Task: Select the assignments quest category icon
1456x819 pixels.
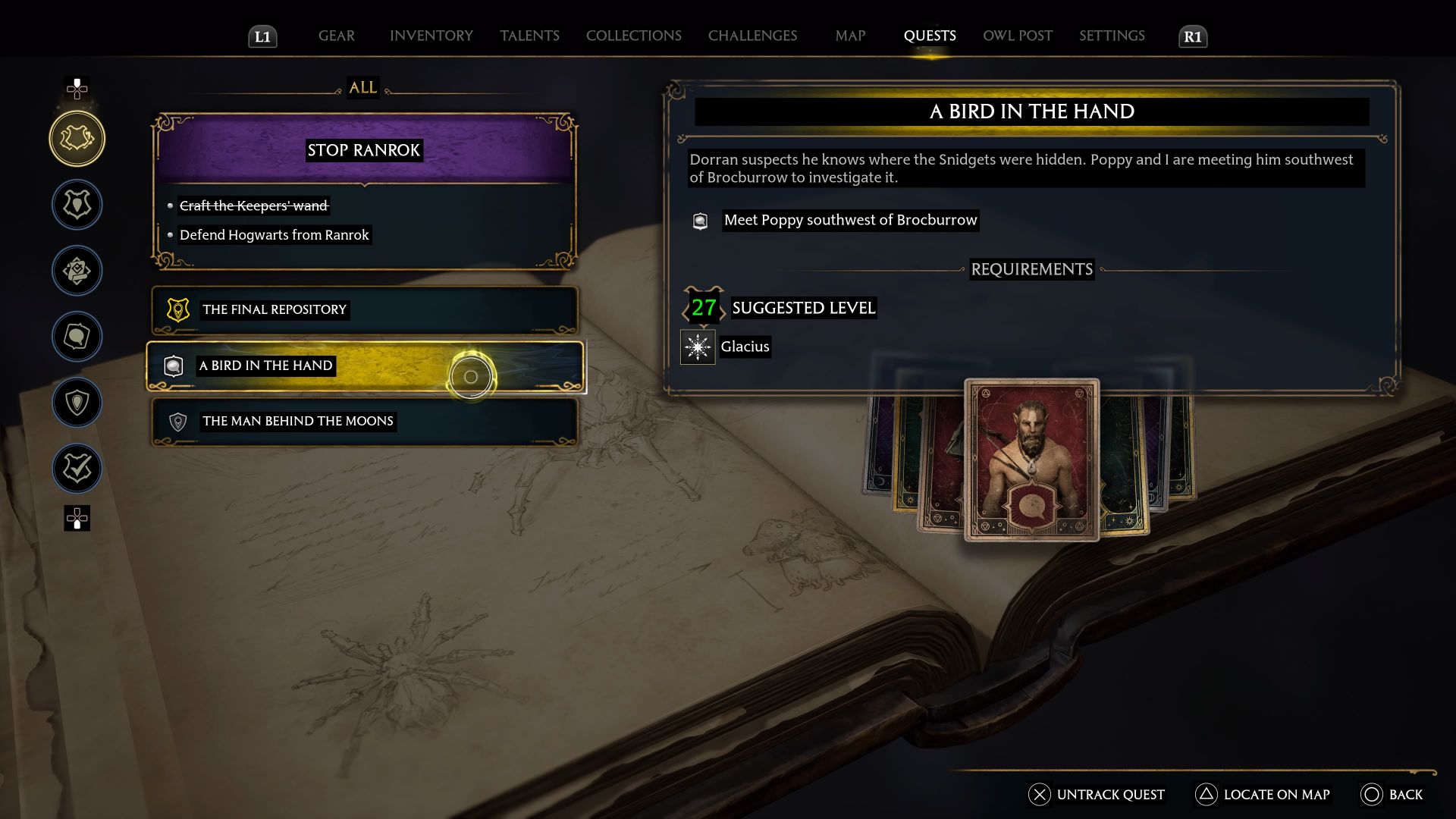Action: 77,270
